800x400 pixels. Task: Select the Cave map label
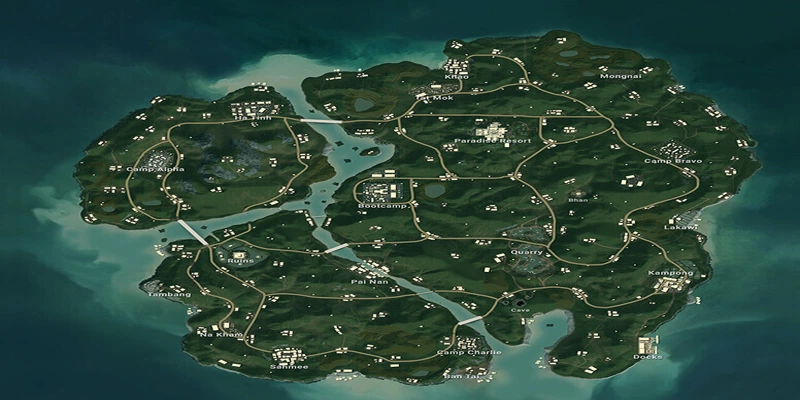[x=520, y=310]
